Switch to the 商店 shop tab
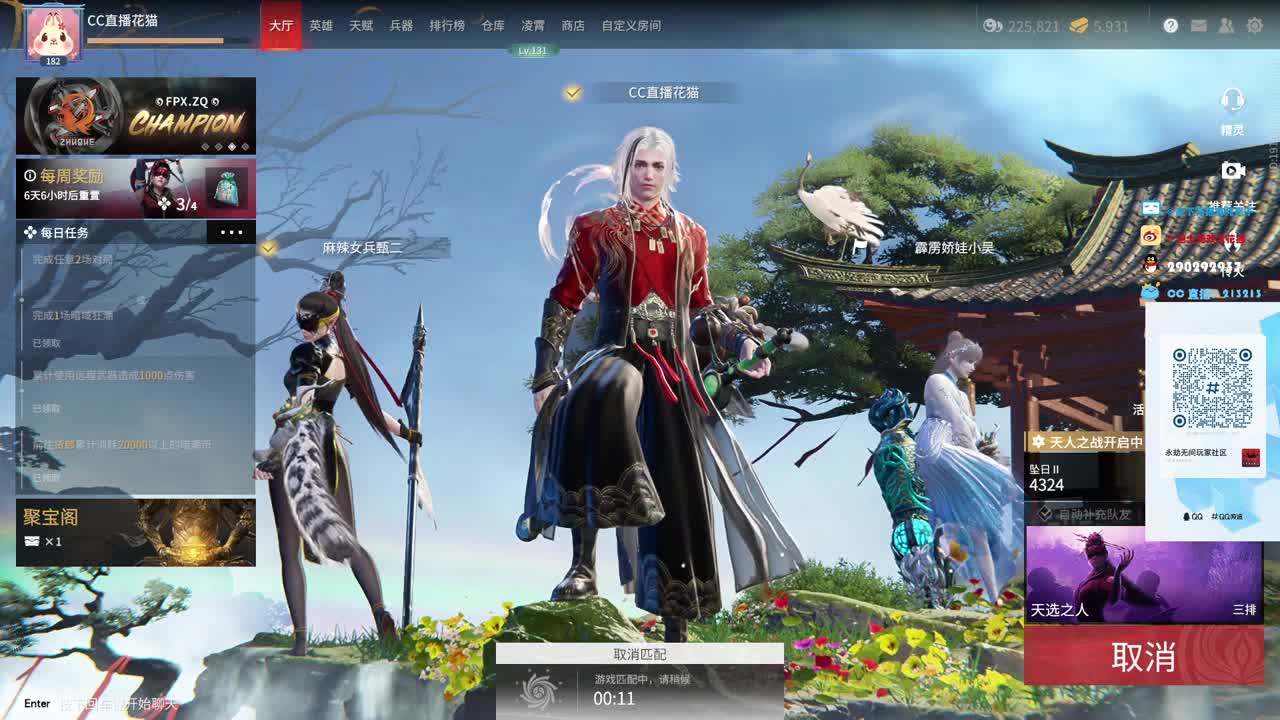This screenshot has width=1280, height=720. pyautogui.click(x=572, y=27)
